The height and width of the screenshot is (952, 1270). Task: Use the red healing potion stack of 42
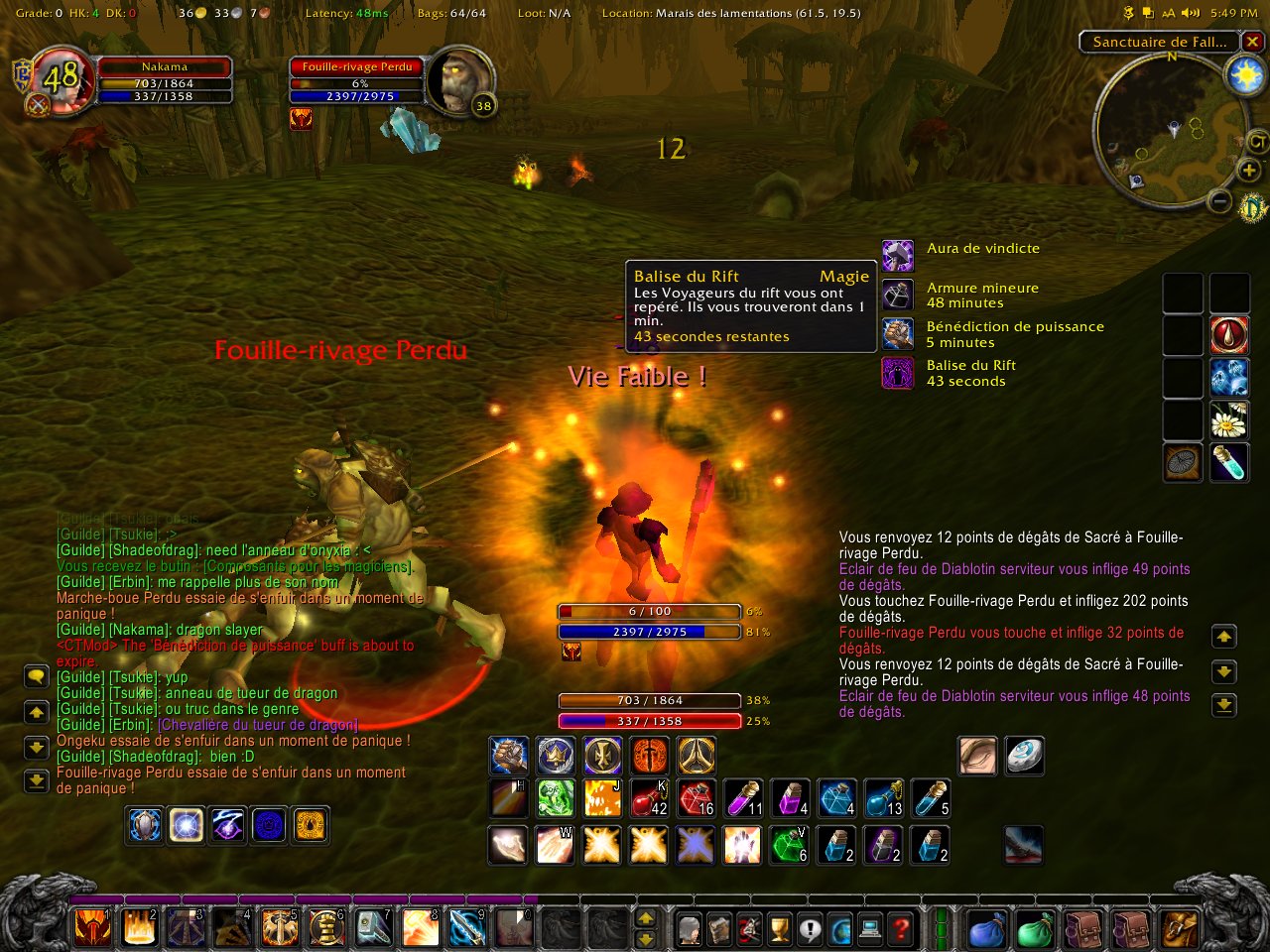pyautogui.click(x=650, y=798)
